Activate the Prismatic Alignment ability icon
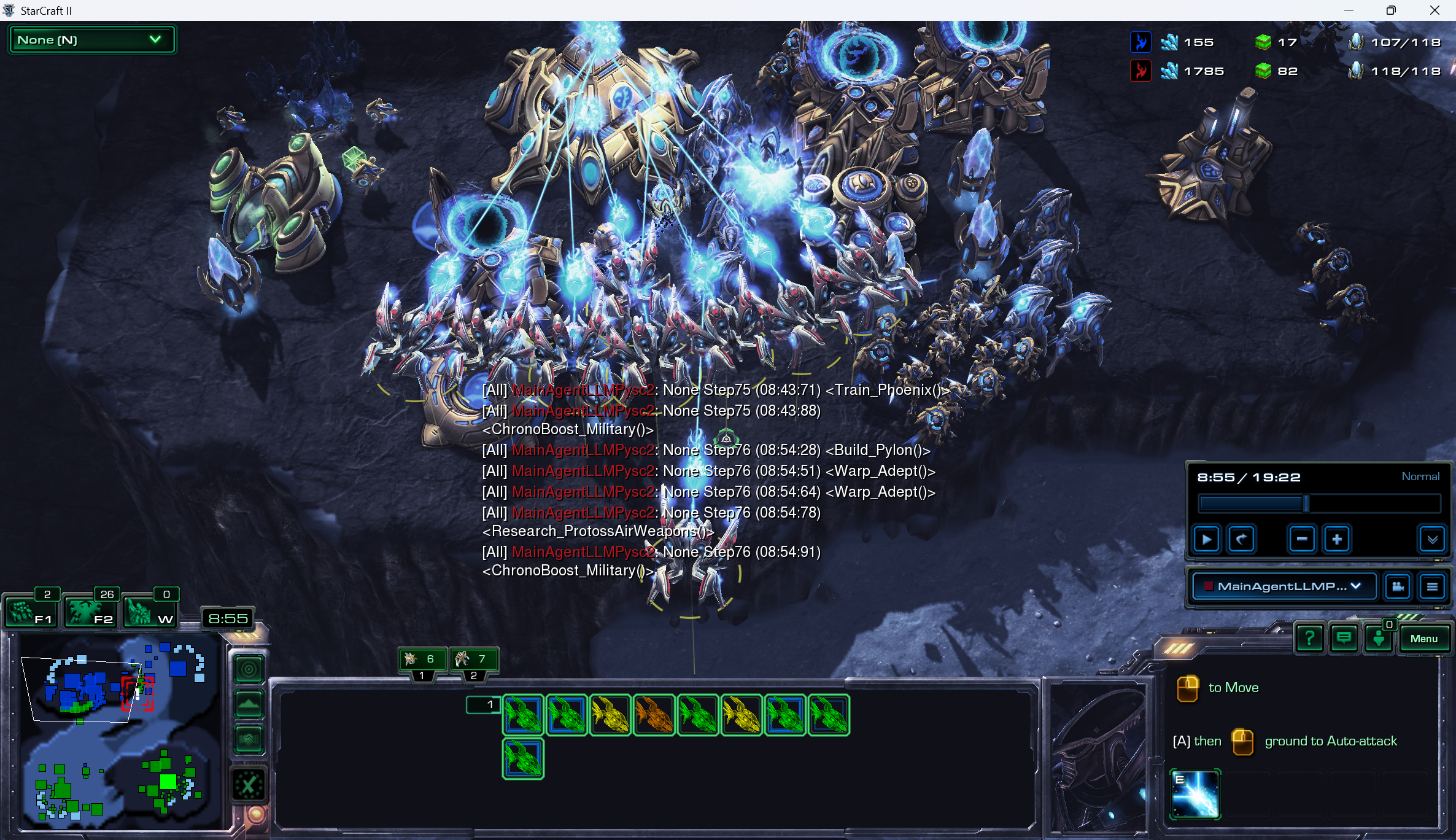Image resolution: width=1456 pixels, height=840 pixels. [1195, 794]
